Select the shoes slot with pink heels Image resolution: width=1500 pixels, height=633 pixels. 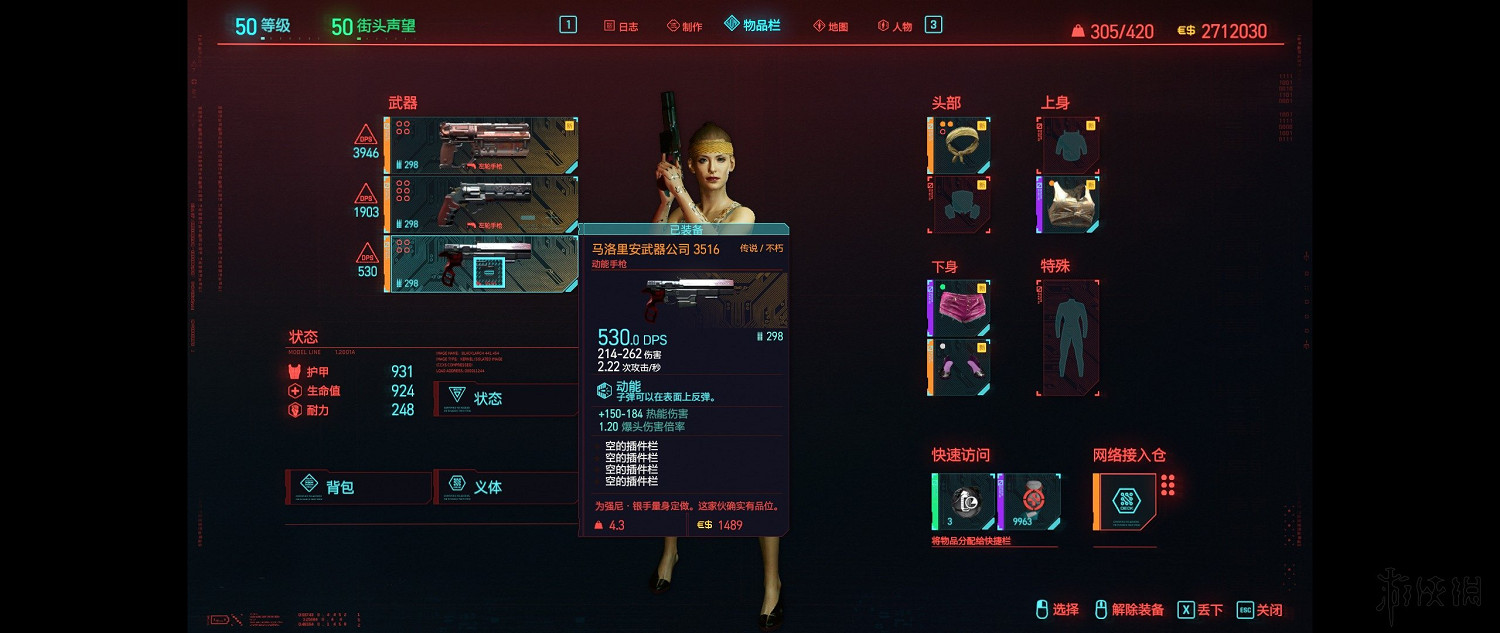tap(961, 367)
